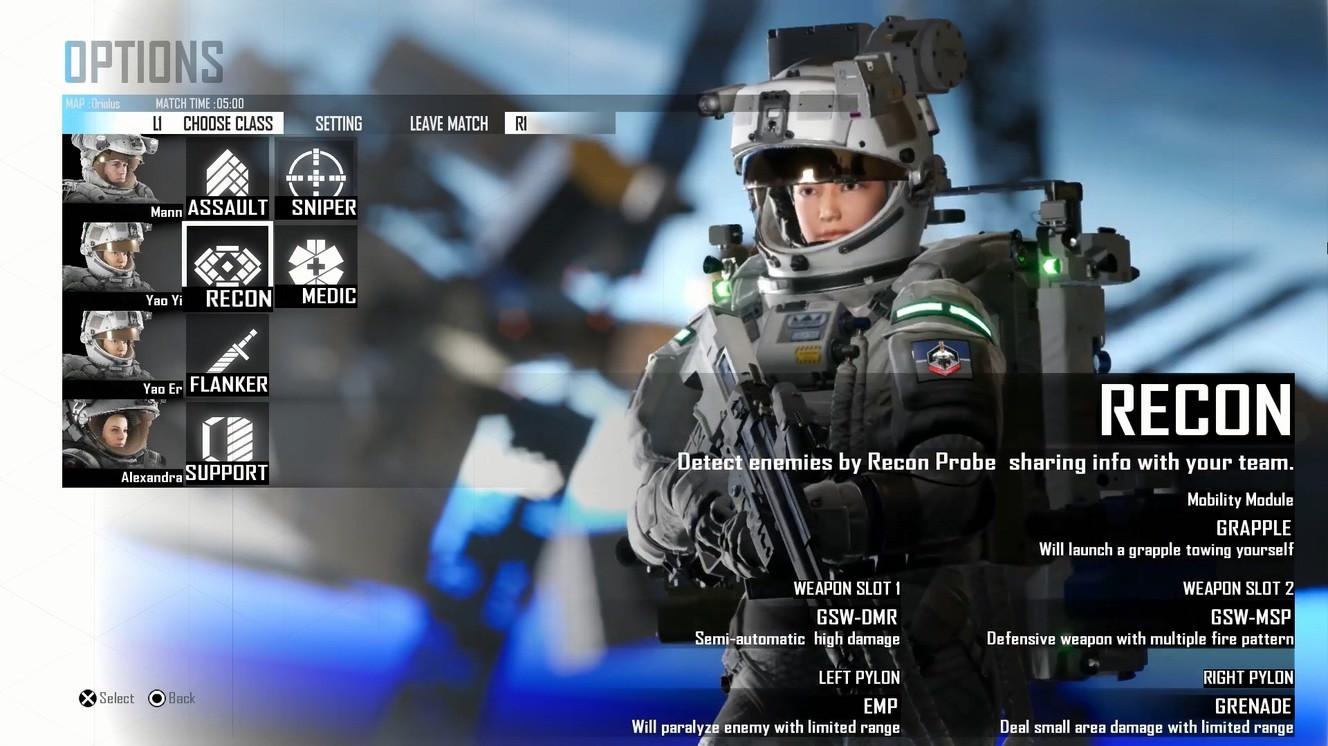Select the Grapple mobility module entry
Image resolution: width=1328 pixels, height=746 pixels.
coord(1253,528)
